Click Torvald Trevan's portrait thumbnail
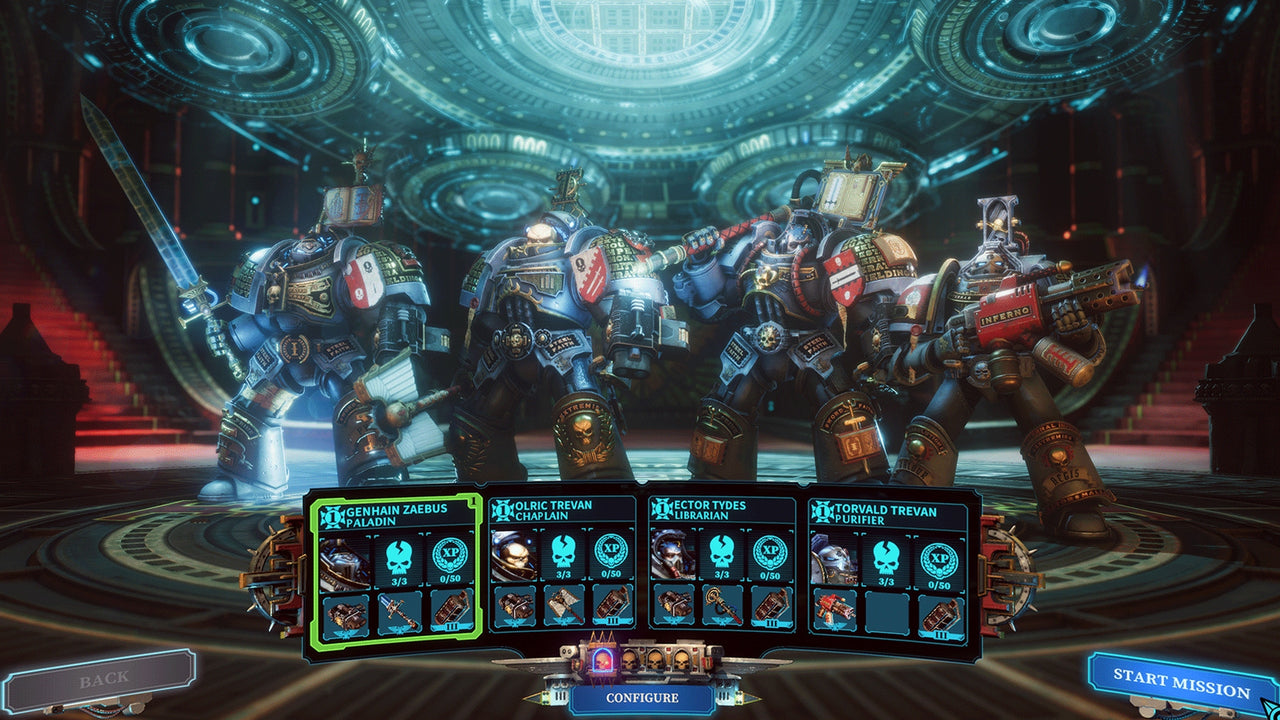Image resolution: width=1280 pixels, height=720 pixels. pos(833,556)
